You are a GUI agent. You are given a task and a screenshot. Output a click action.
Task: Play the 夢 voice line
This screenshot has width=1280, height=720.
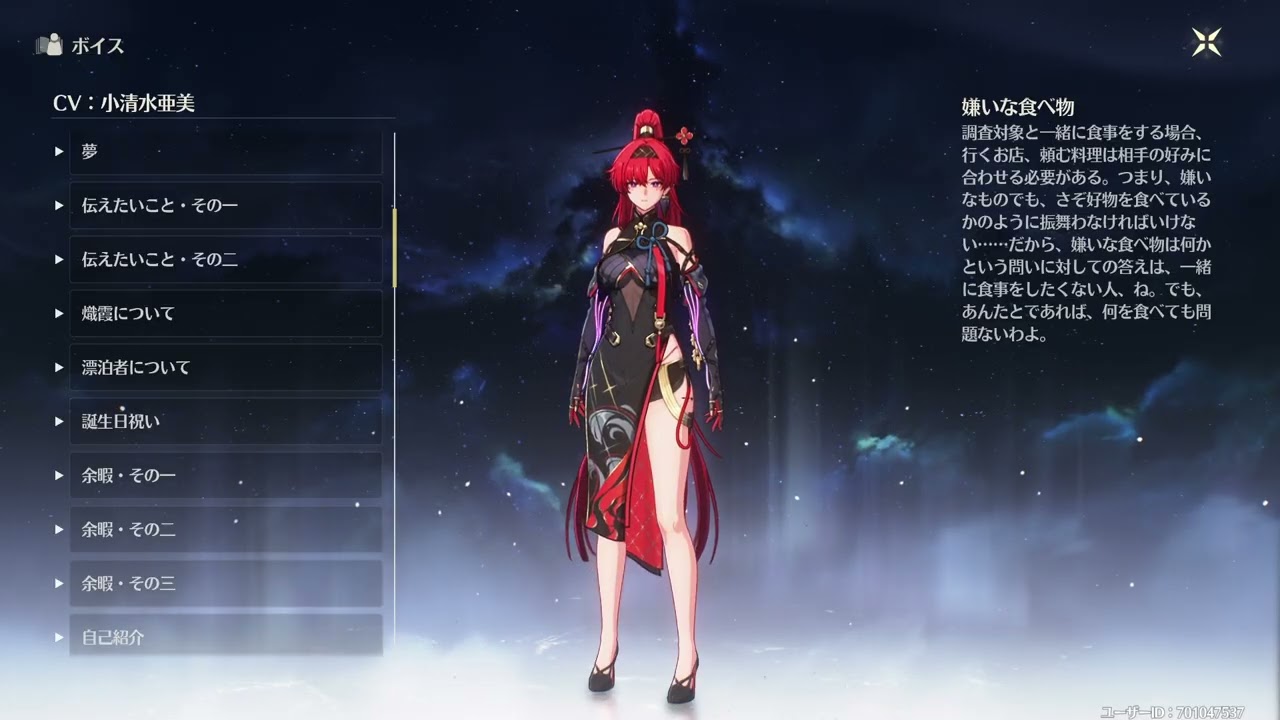225,152
